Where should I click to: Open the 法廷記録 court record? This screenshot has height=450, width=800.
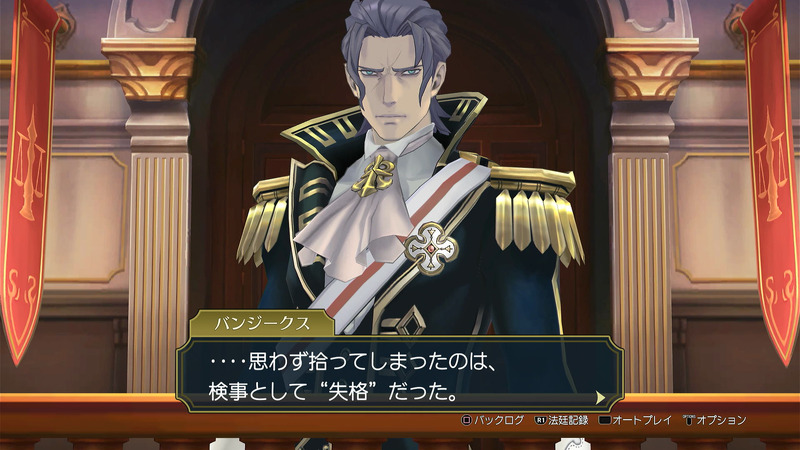565,420
